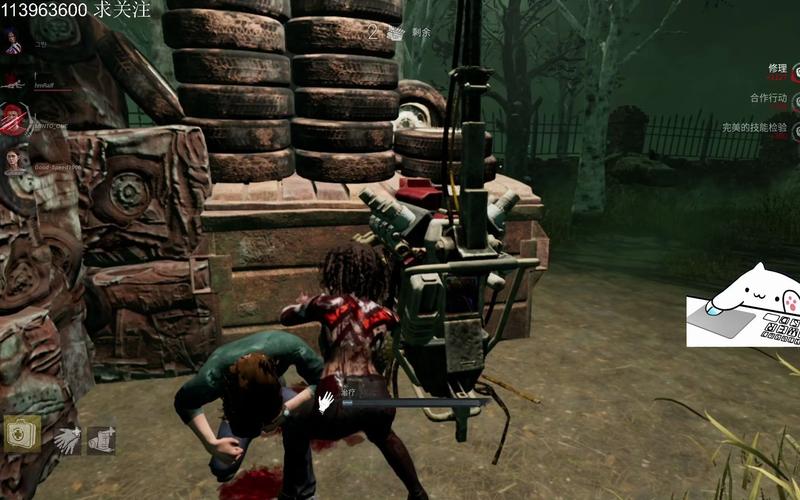Select the injured survivor portrait with claw marks
This screenshot has height=500, width=800.
click(x=12, y=122)
